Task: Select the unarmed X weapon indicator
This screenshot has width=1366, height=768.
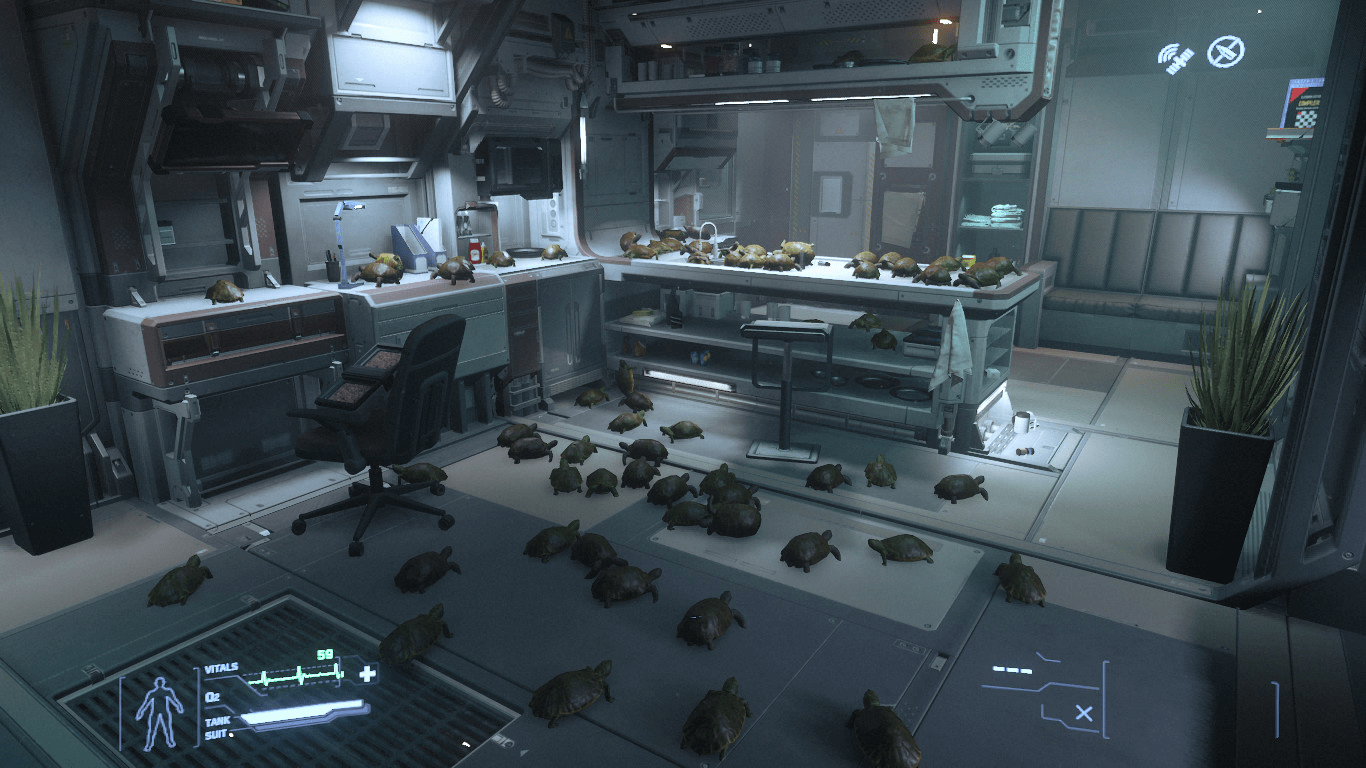Action: [1084, 713]
